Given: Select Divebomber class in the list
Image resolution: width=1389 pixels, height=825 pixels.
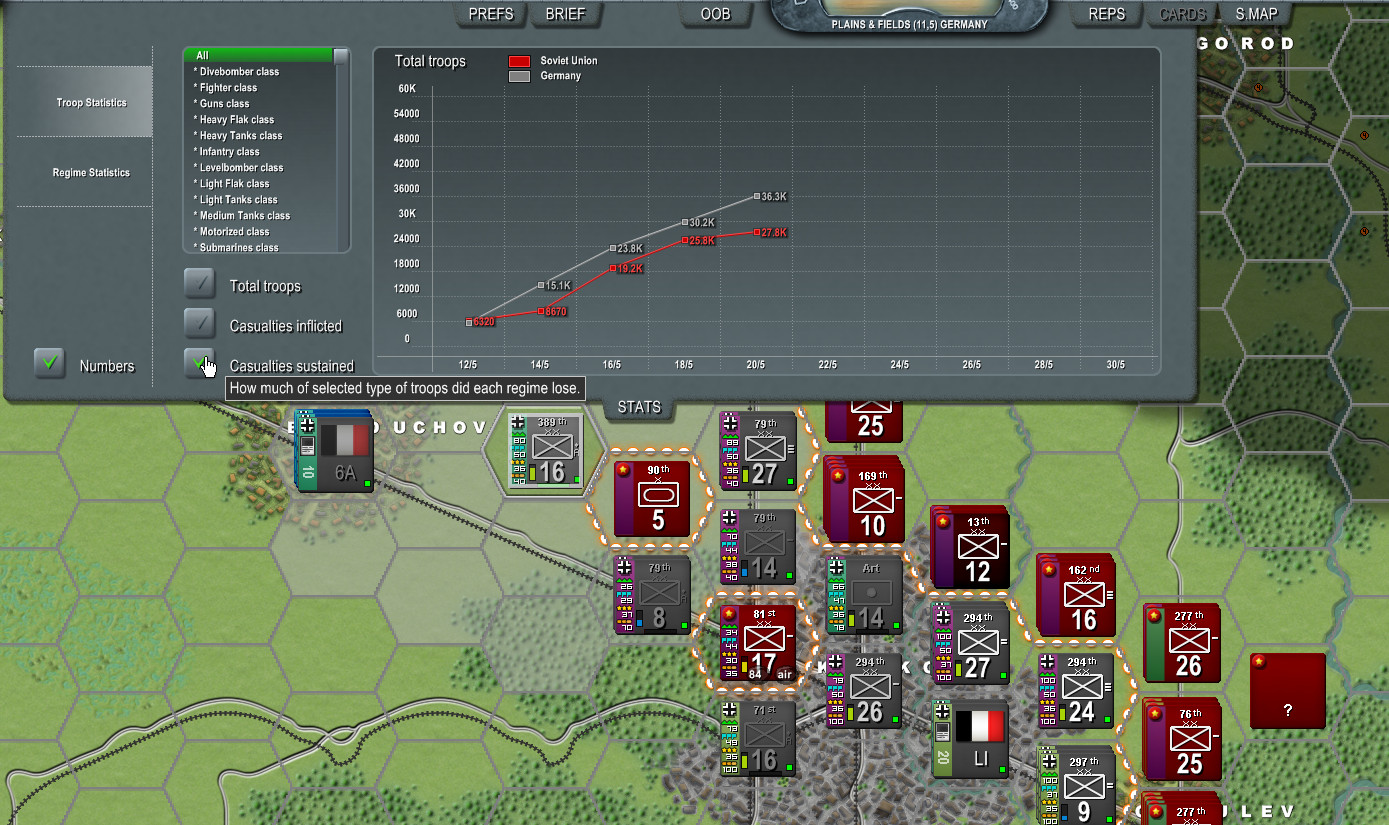Looking at the screenshot, I should click(x=239, y=72).
